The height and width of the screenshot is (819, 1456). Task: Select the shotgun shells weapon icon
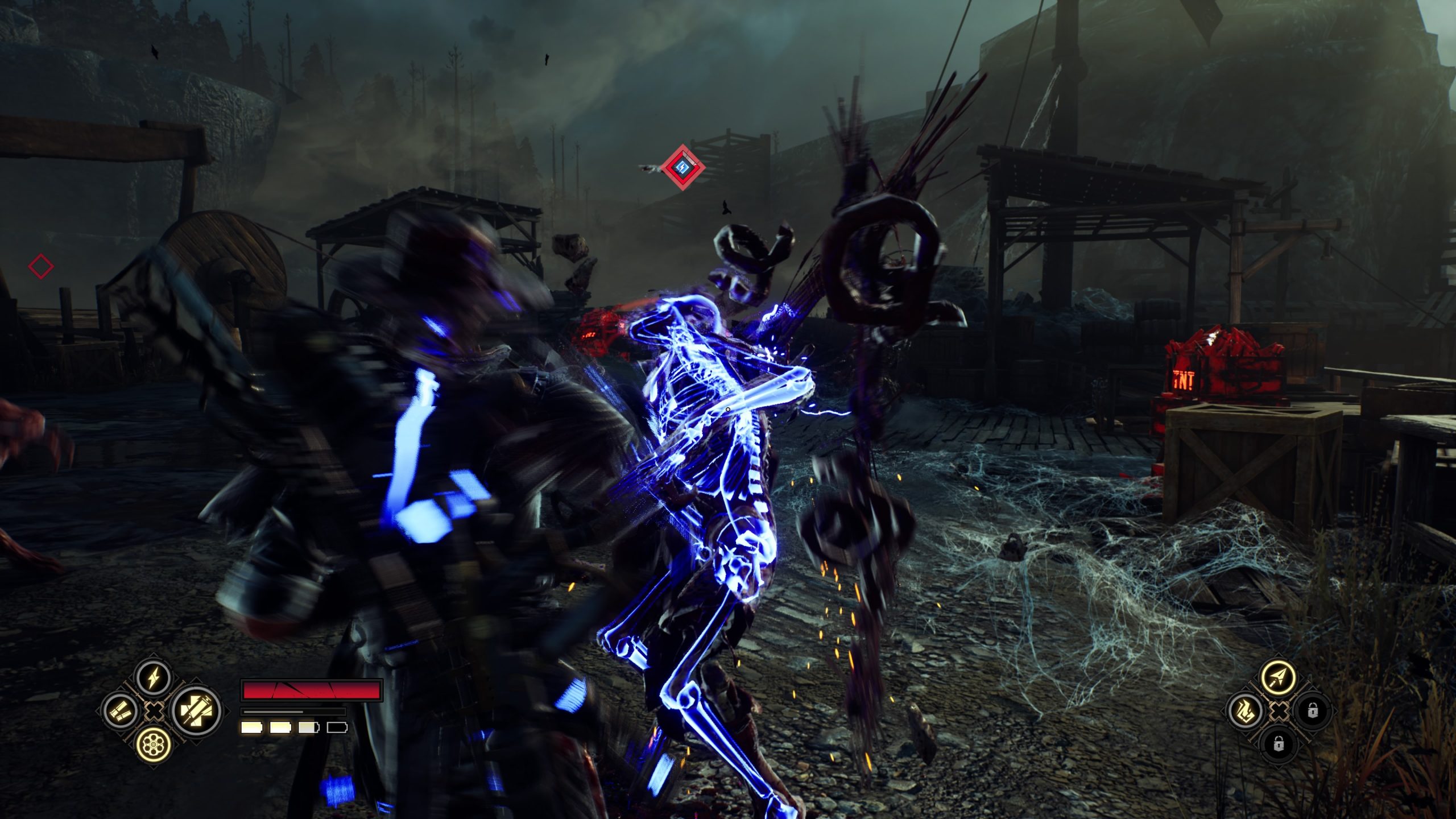[x=121, y=710]
